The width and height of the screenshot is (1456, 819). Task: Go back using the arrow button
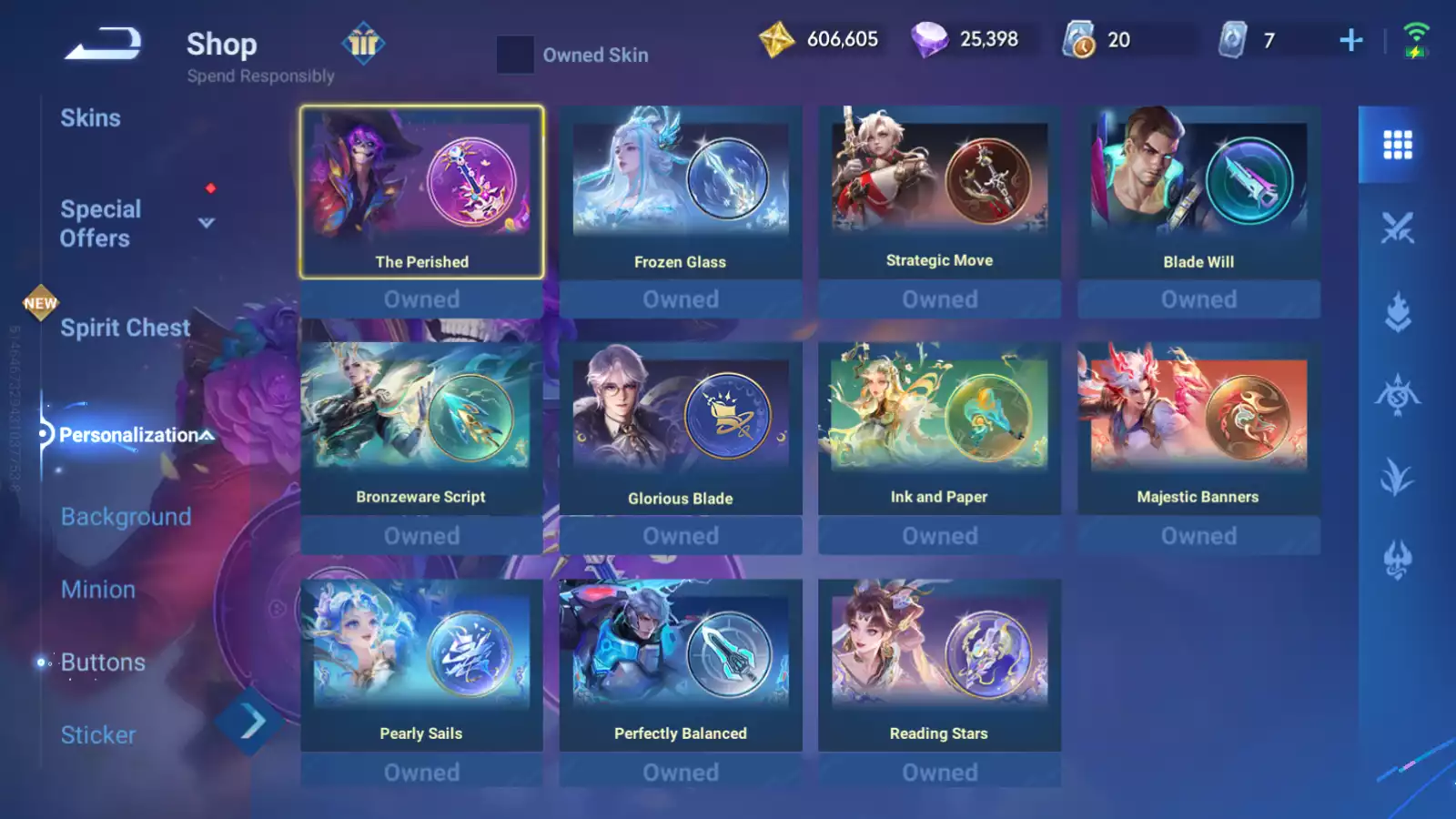pyautogui.click(x=103, y=43)
